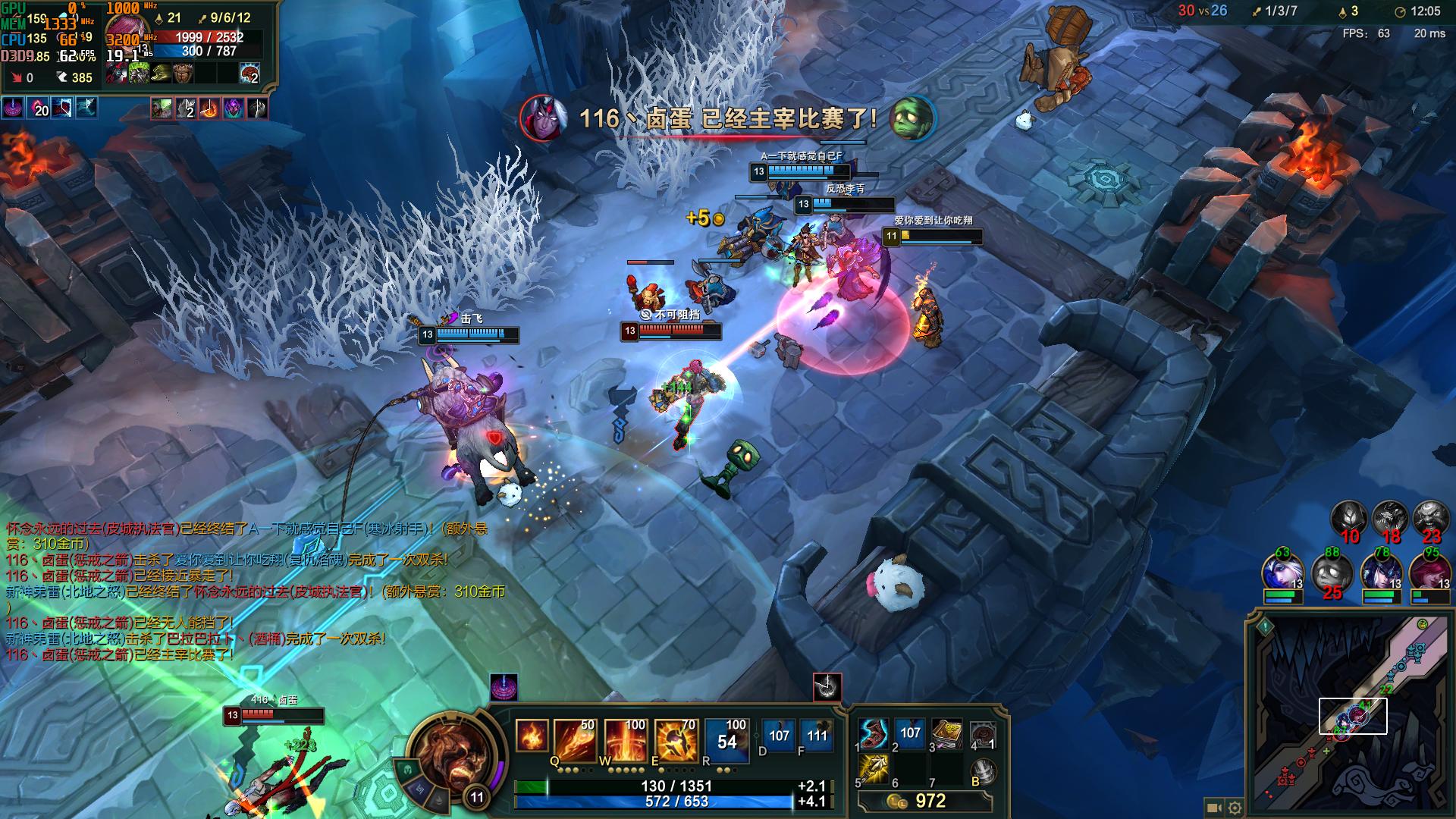Select the white-haired ally portrait
The image size is (1456, 819).
(1282, 574)
